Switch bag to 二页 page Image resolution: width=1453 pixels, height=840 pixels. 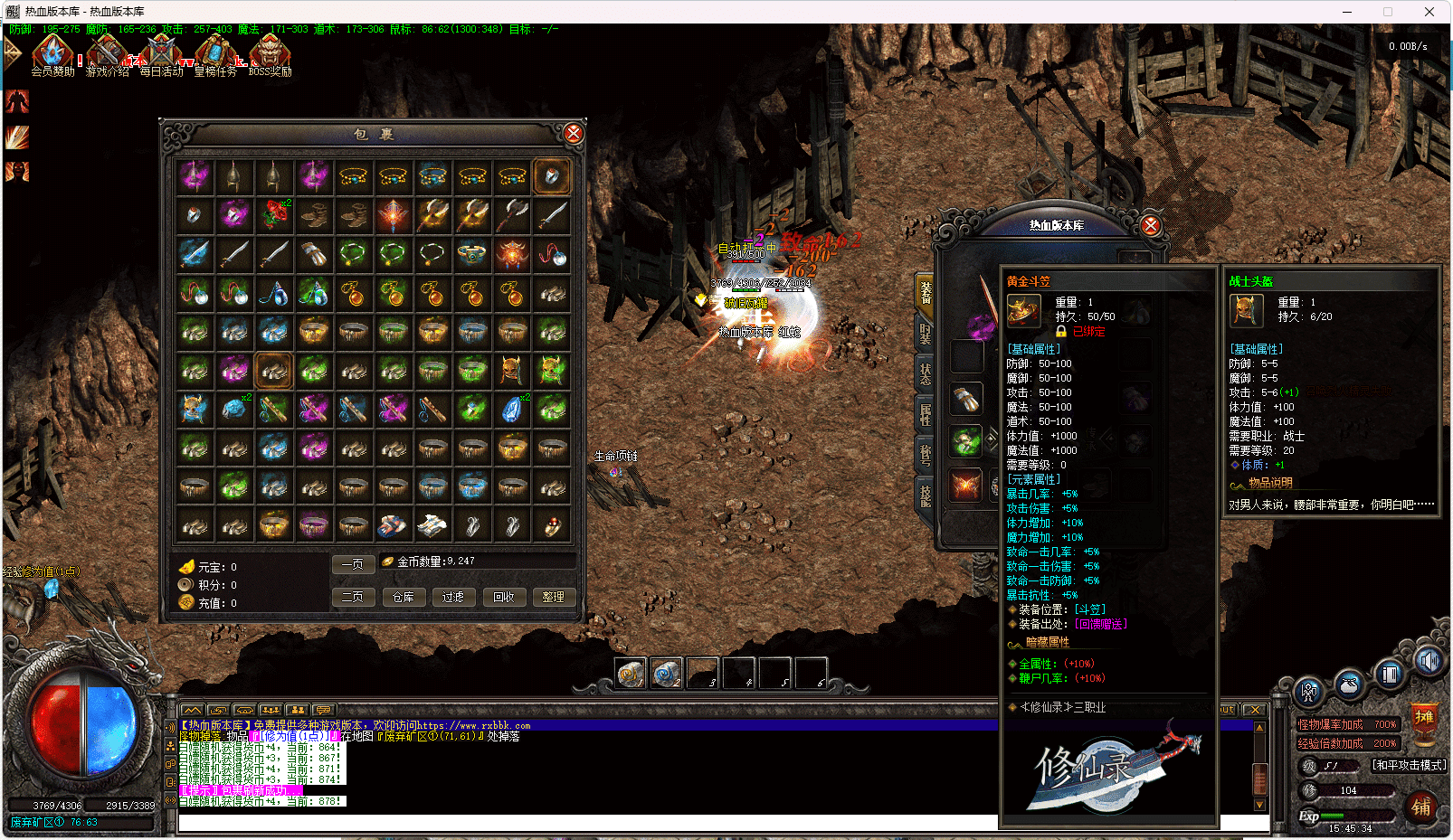353,597
